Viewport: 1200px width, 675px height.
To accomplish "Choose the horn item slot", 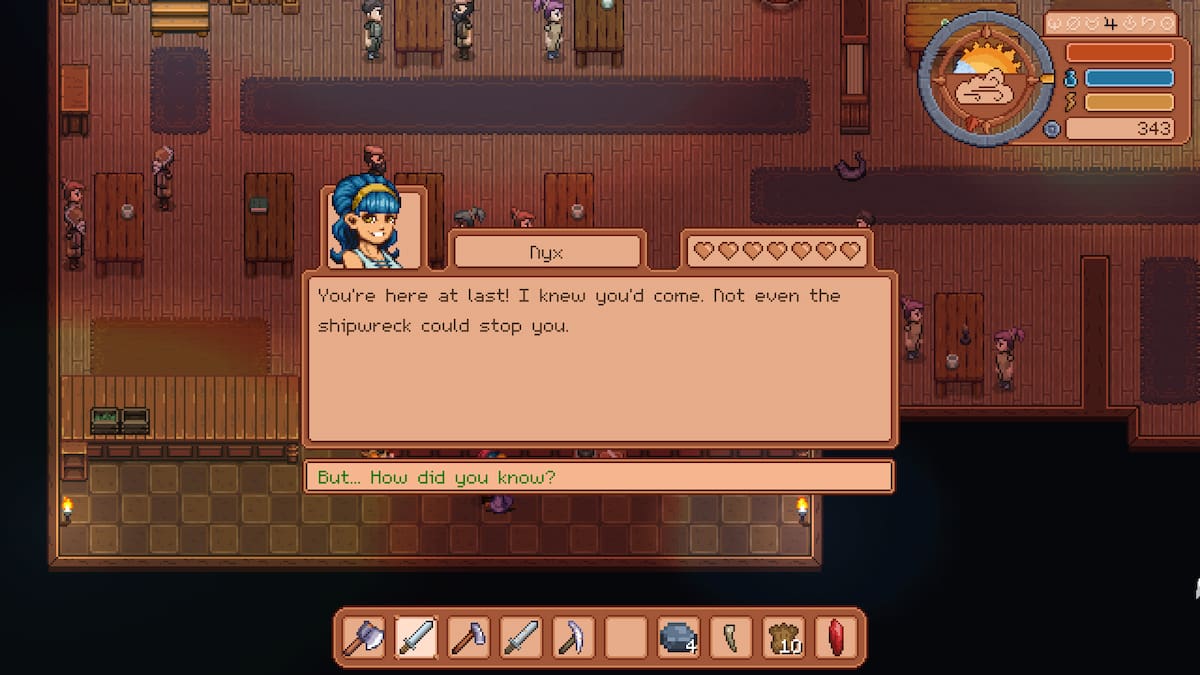I will (x=731, y=637).
